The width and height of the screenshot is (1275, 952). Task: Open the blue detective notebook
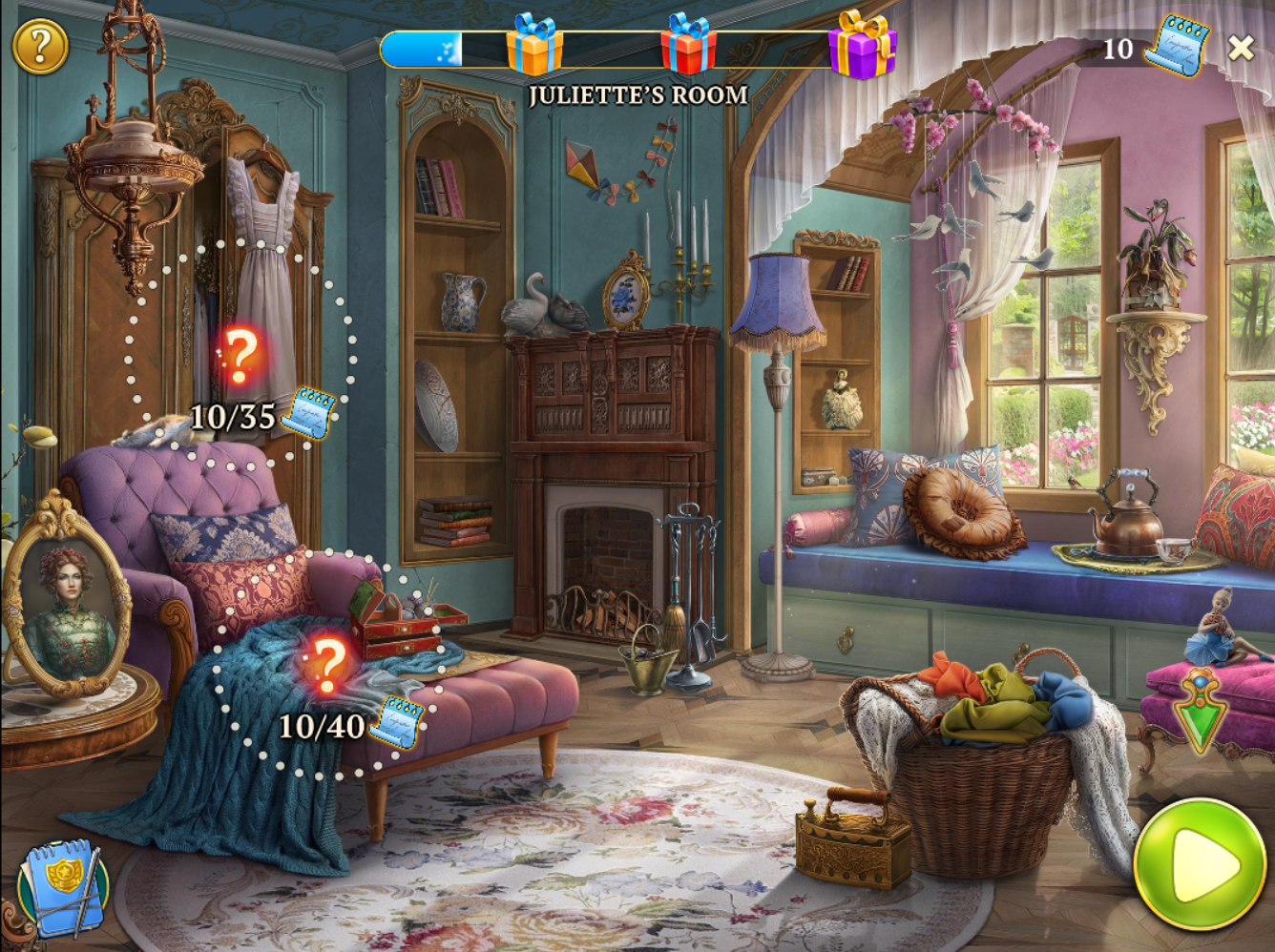(x=63, y=886)
